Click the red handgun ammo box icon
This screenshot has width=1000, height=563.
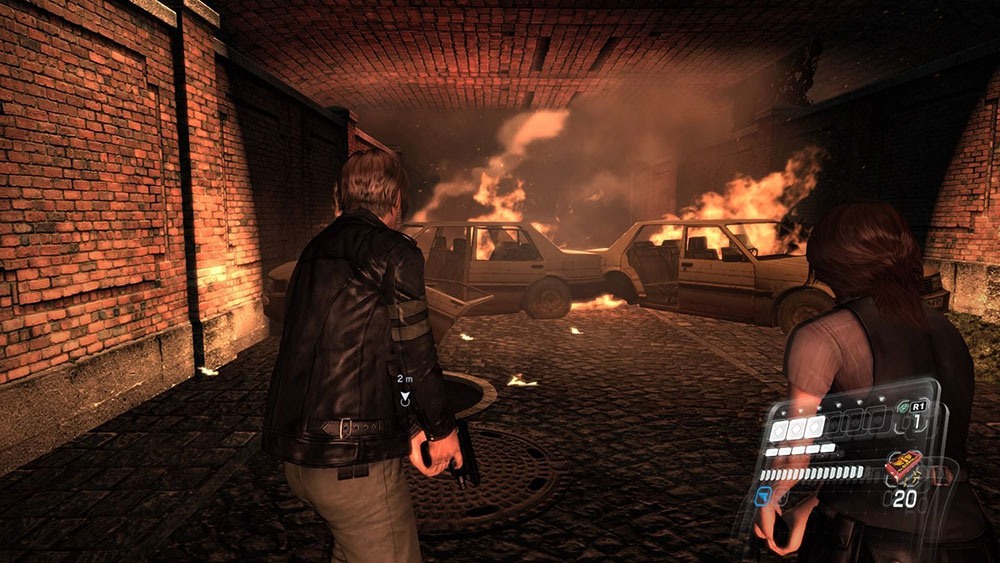pos(904,467)
